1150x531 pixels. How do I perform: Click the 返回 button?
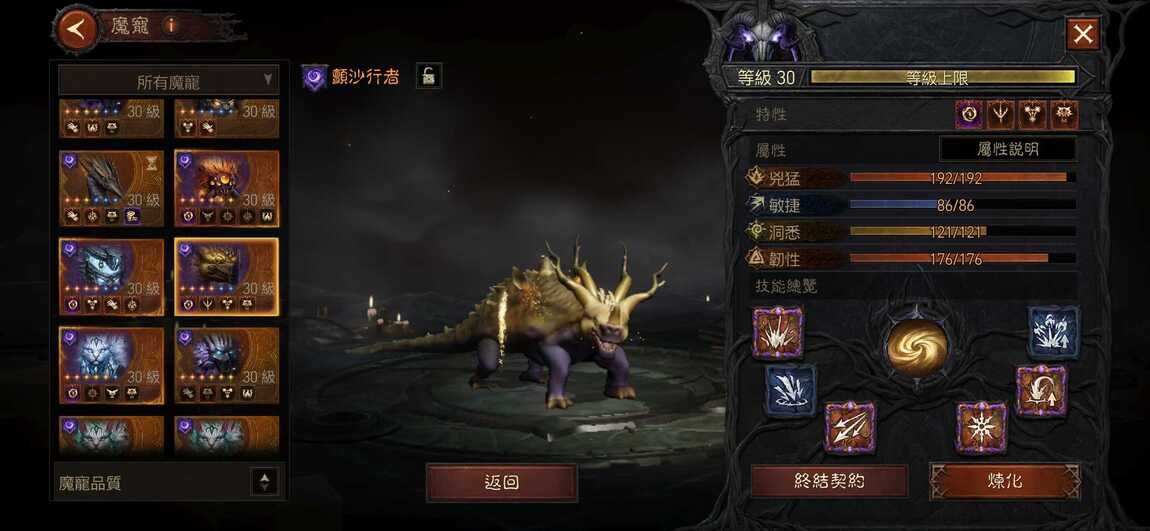(501, 482)
